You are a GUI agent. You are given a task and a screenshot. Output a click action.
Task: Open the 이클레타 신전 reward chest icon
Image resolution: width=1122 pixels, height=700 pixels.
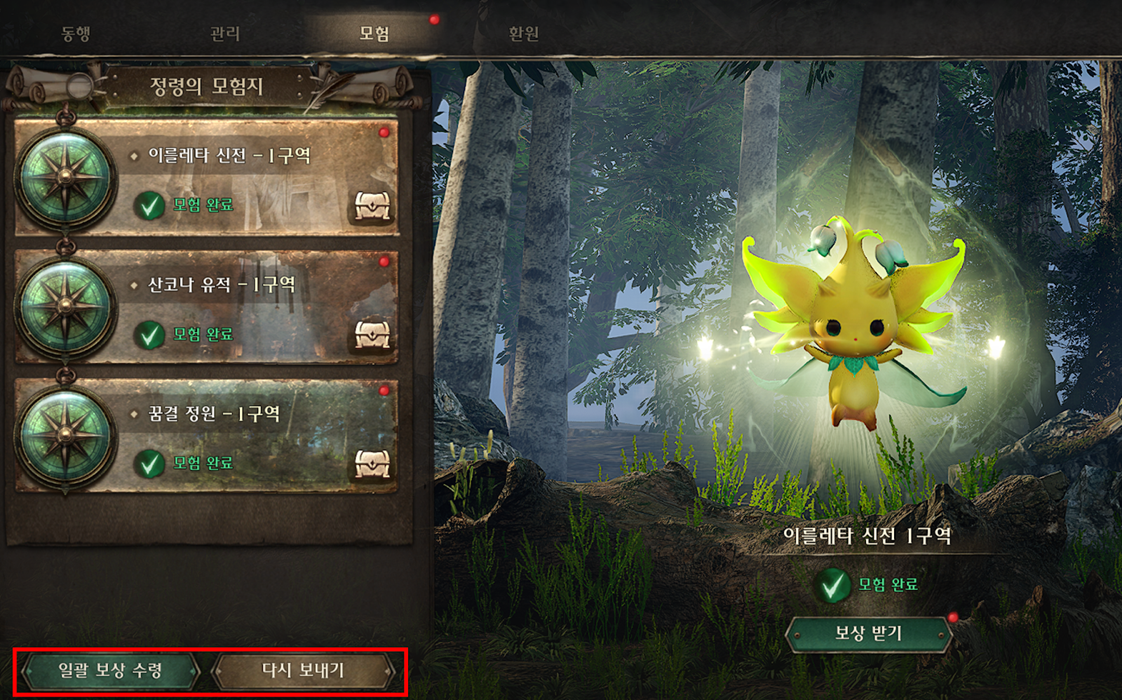[370, 207]
